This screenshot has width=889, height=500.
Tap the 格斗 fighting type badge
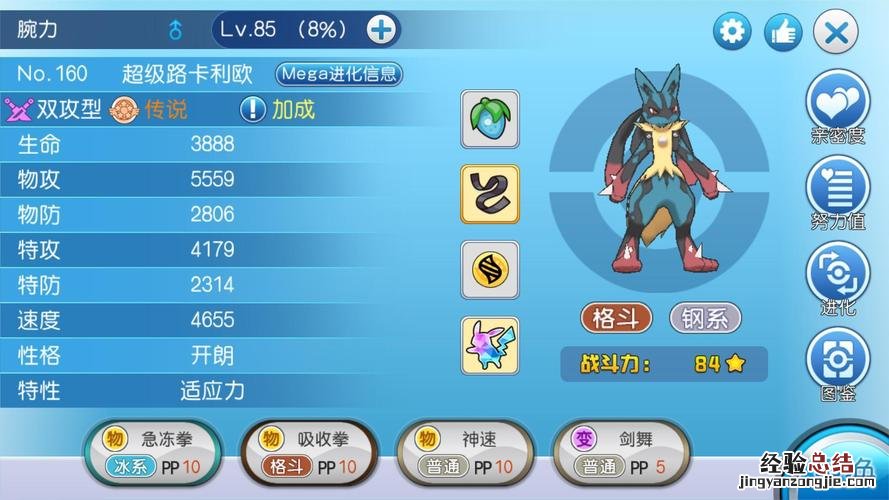coord(616,318)
